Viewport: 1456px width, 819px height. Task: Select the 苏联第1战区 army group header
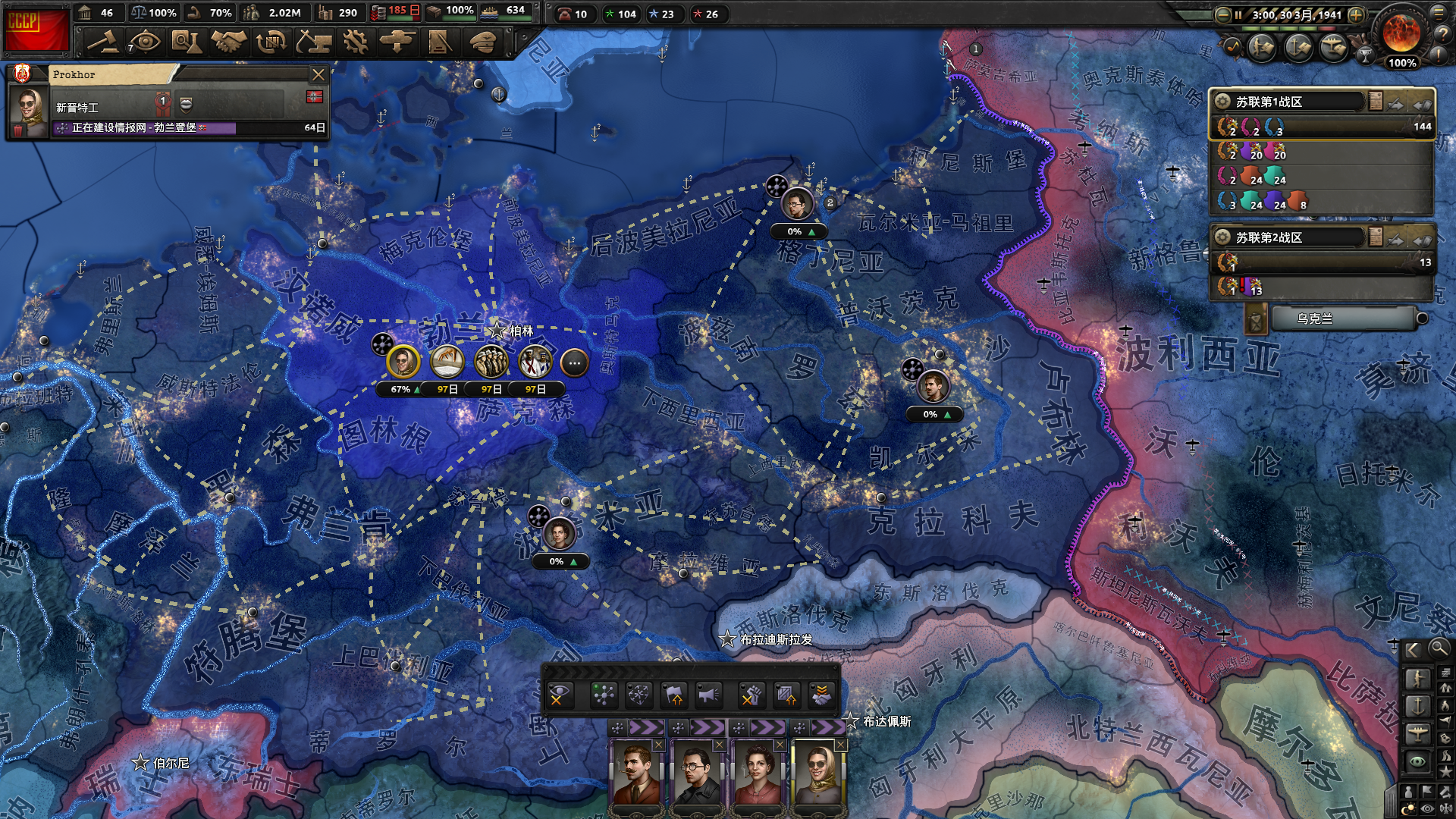1289,102
